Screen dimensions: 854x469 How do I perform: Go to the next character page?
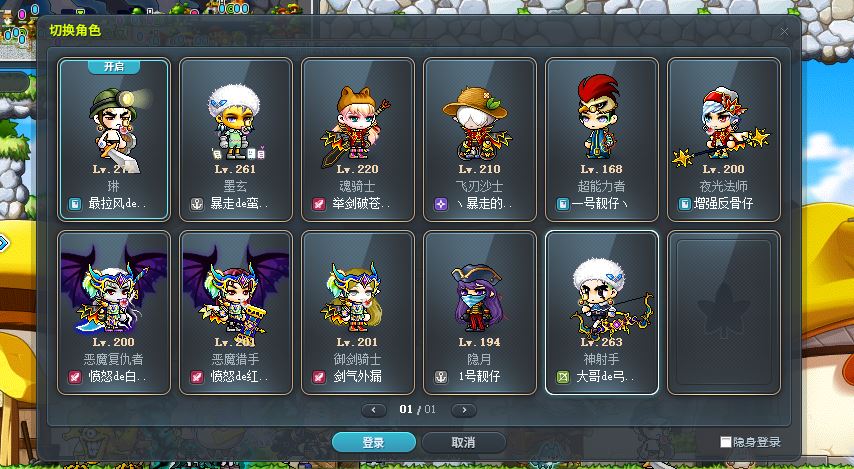pos(463,410)
